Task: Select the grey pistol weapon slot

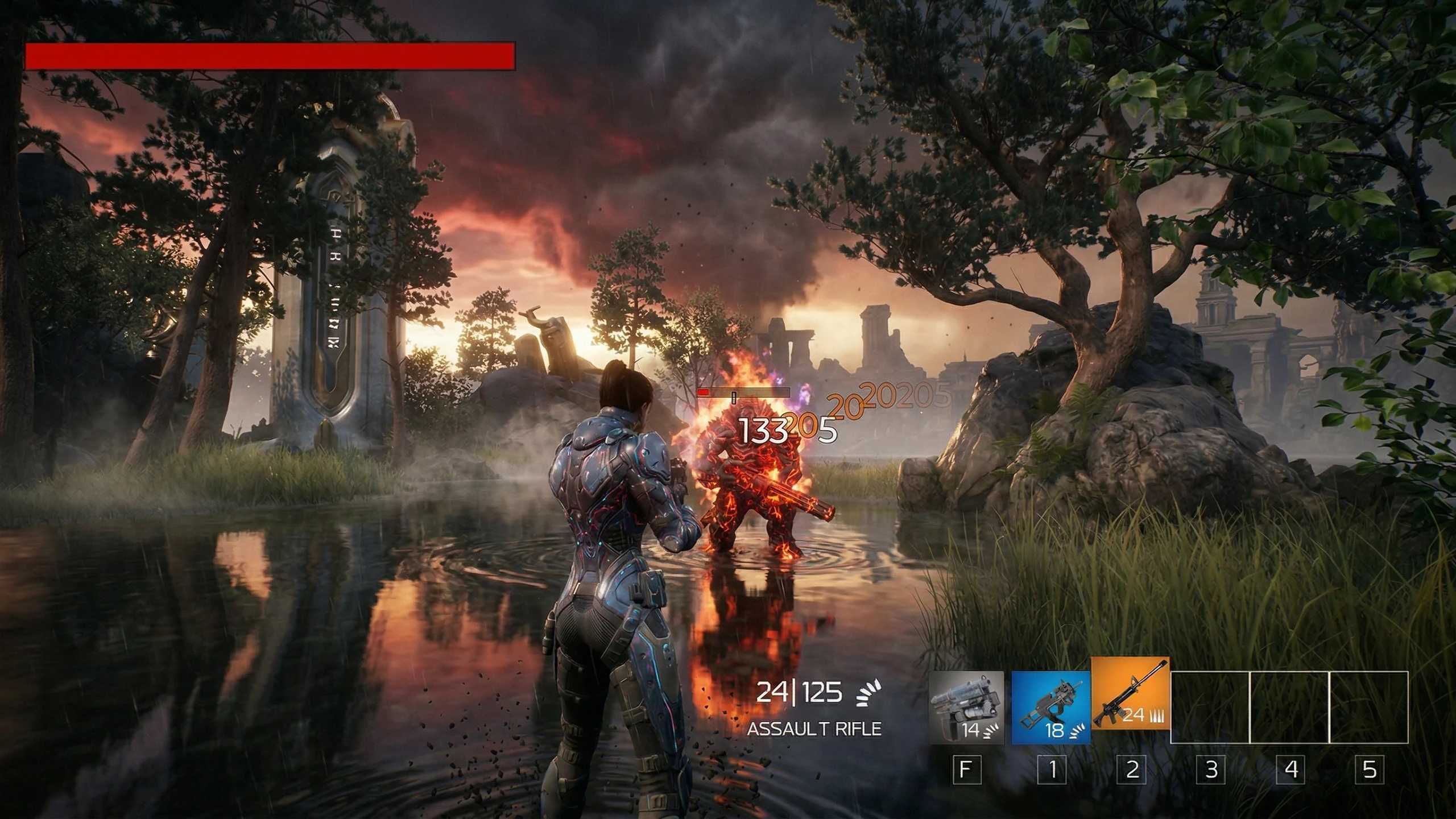Action: click(966, 707)
